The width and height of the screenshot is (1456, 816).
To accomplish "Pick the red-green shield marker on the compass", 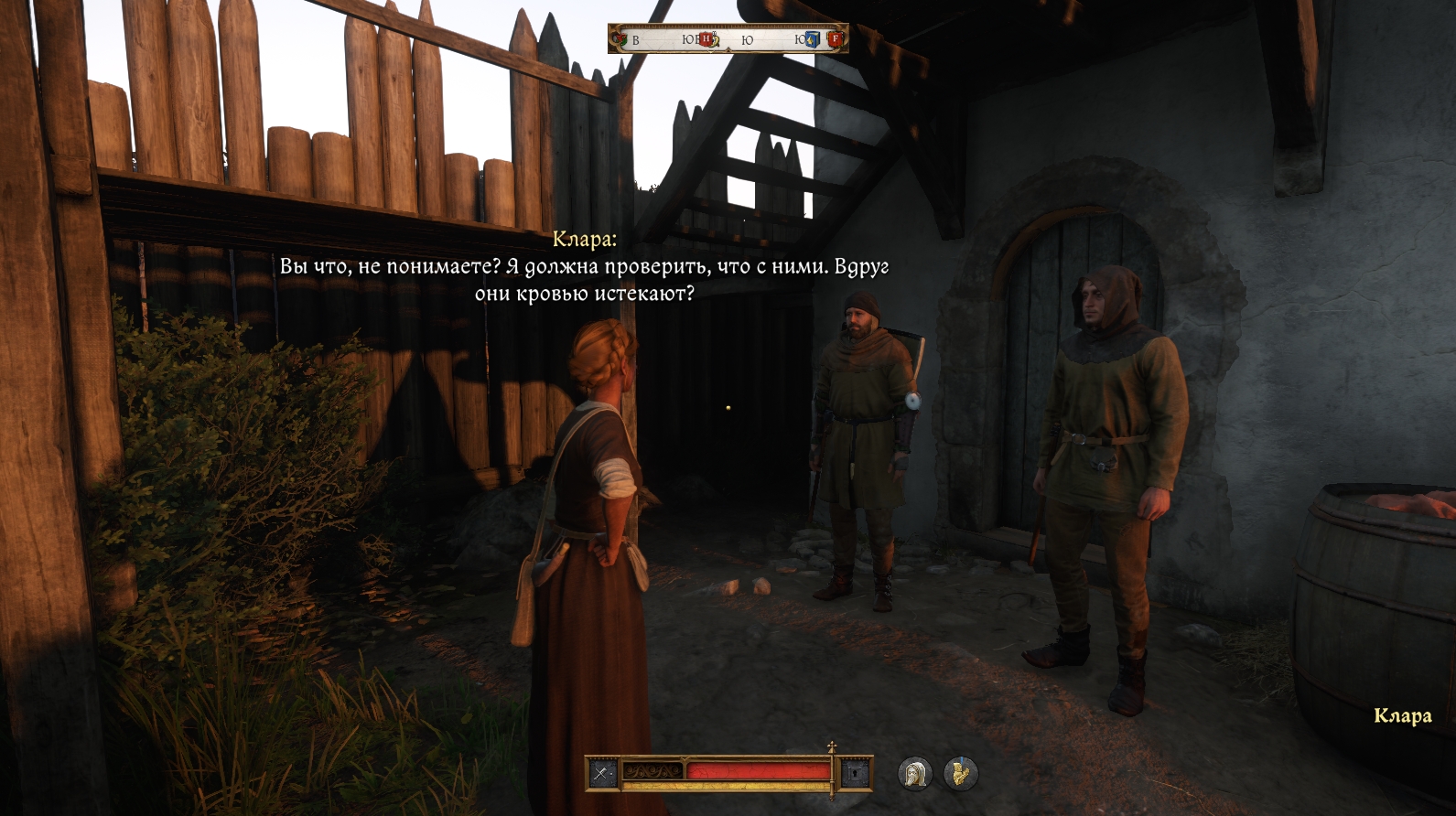I will coord(622,39).
